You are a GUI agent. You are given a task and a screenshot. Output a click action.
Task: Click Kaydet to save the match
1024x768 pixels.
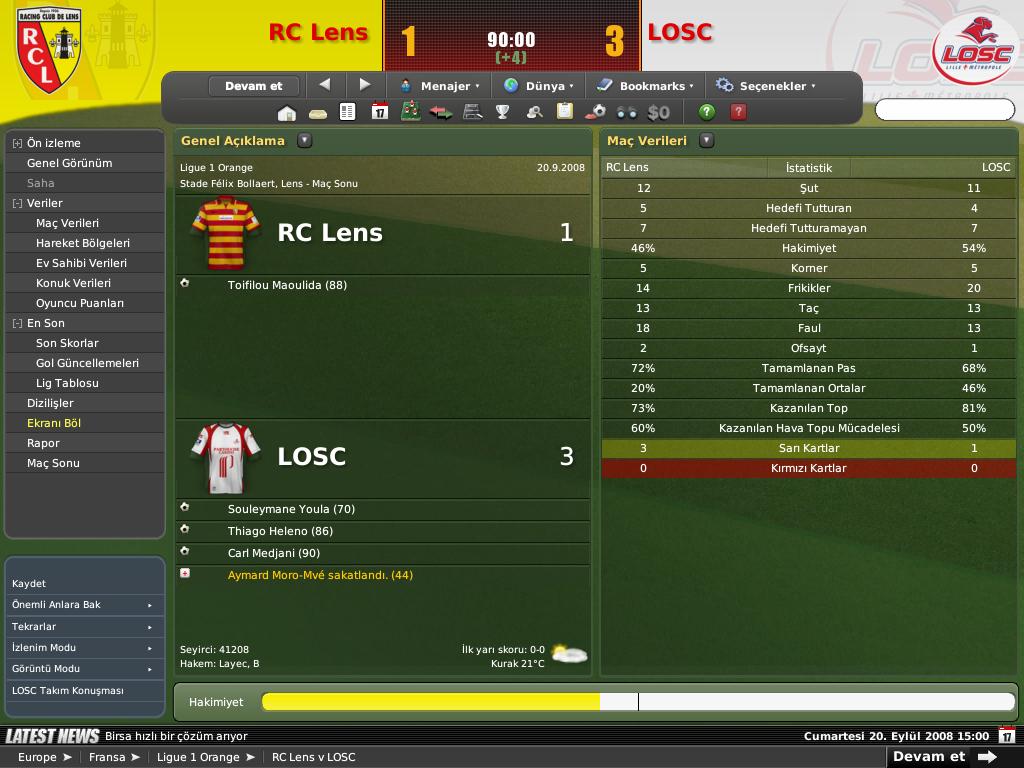(x=29, y=583)
